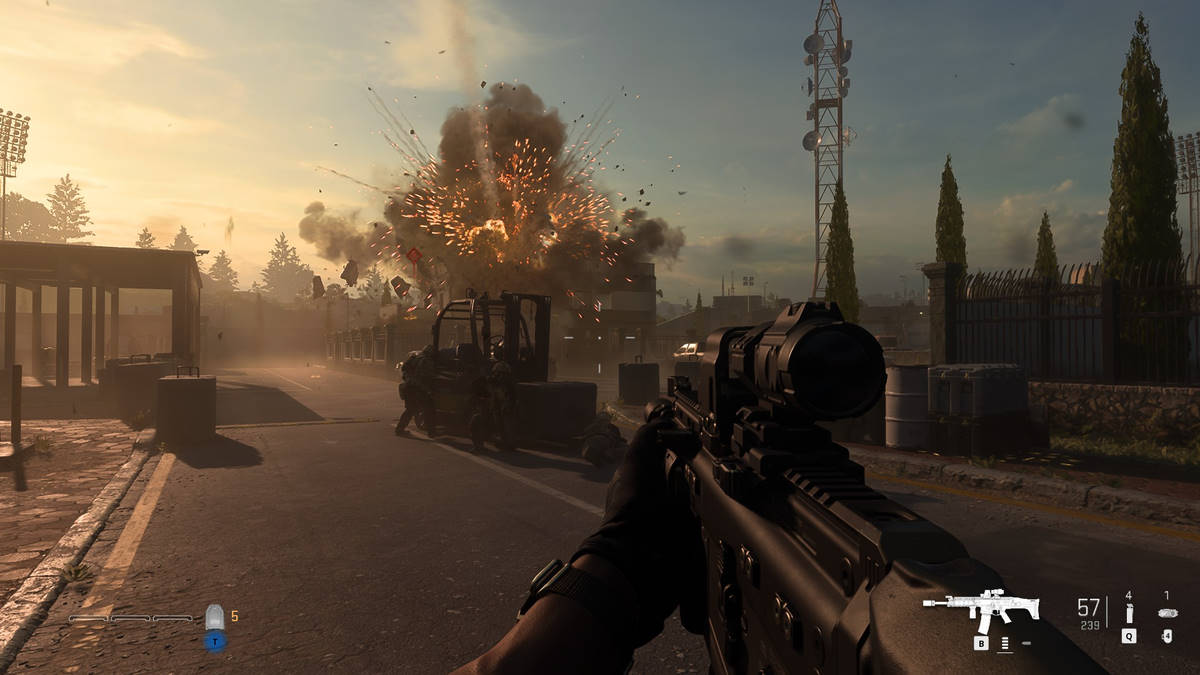The image size is (1200, 675).
Task: Equip an armor plate from the plate icon
Action: (214, 617)
